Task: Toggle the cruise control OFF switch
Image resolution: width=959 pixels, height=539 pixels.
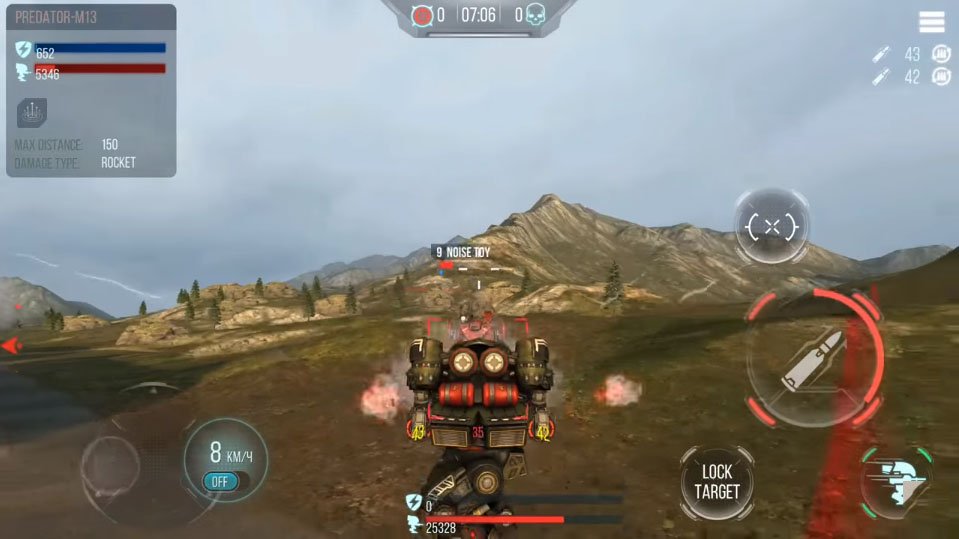Action: point(219,482)
